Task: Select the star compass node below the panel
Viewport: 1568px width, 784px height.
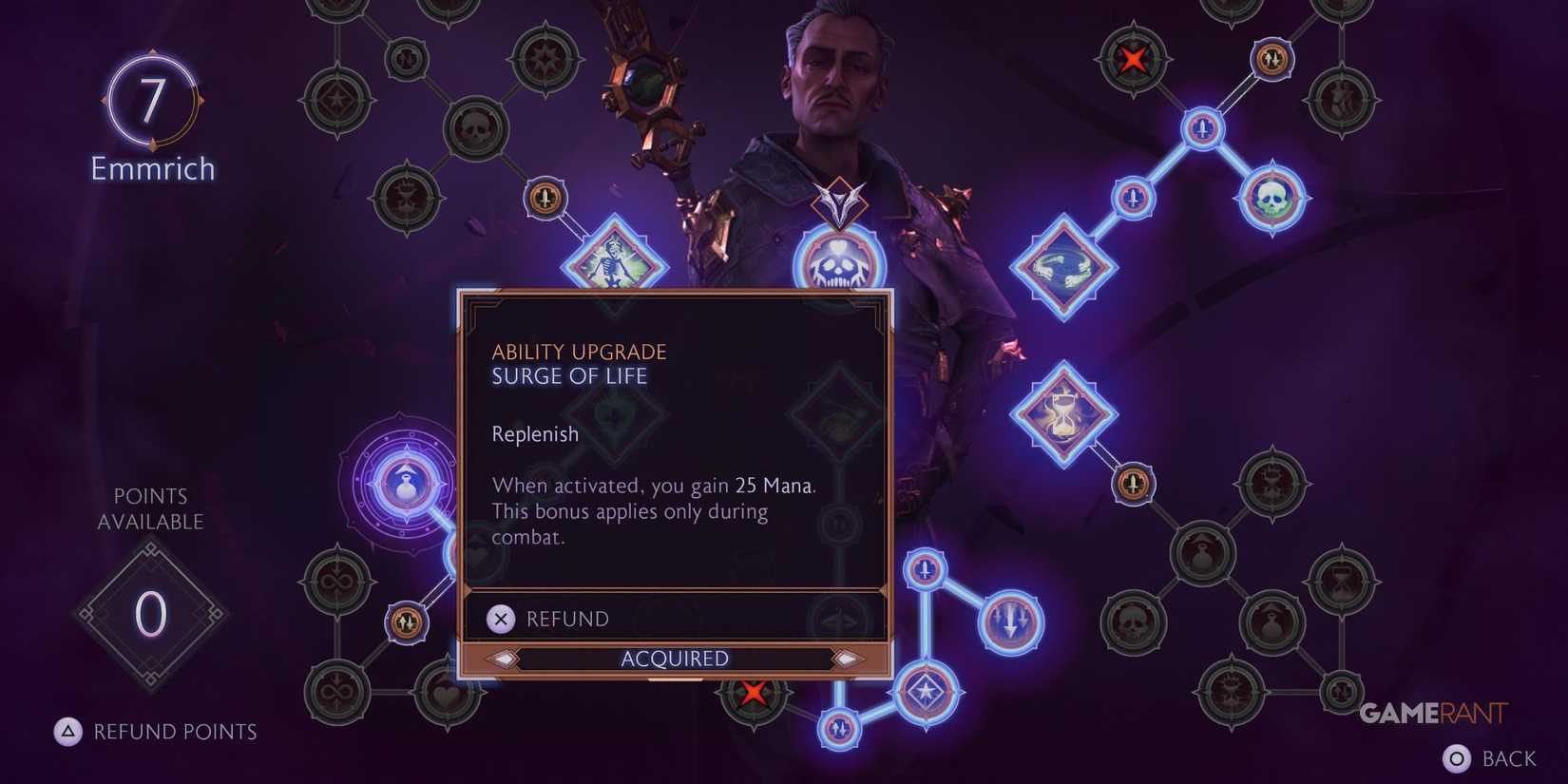Action: coord(927,692)
